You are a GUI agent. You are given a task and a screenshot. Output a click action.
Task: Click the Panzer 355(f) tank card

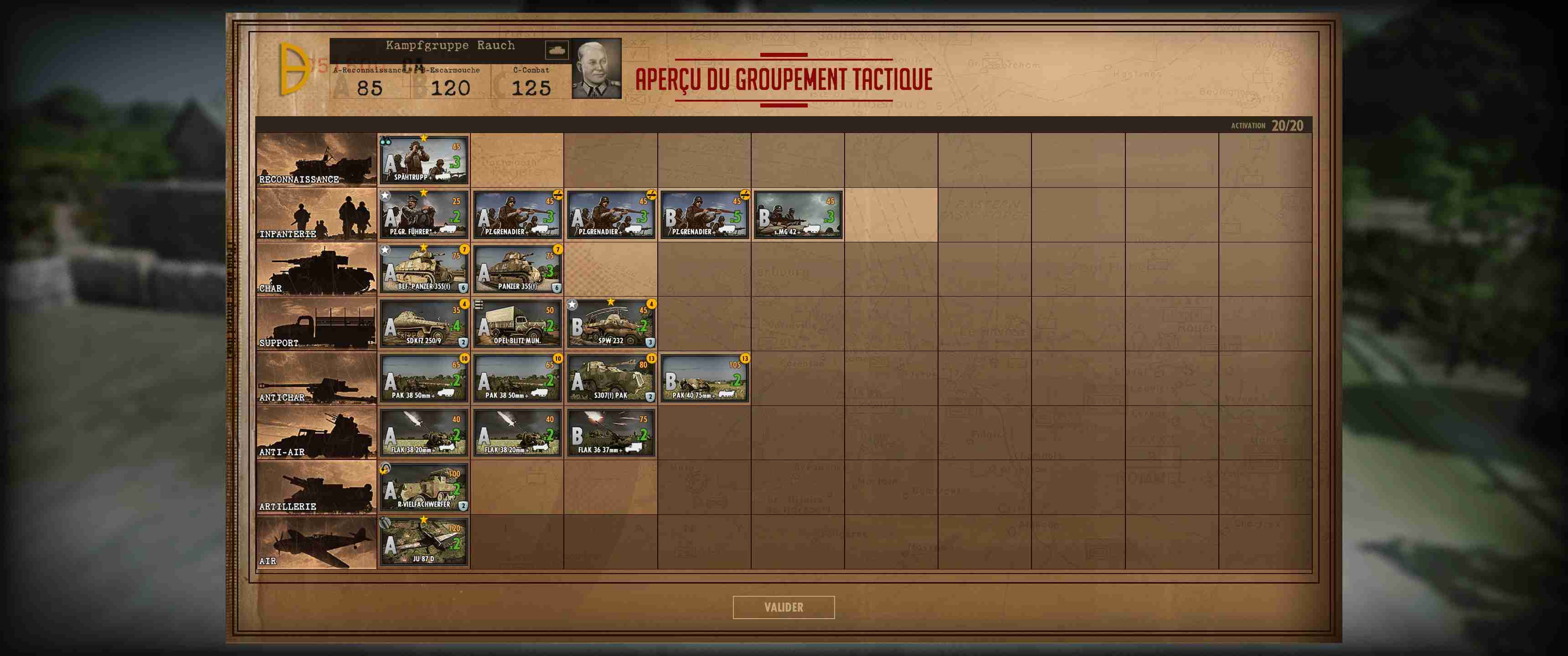(517, 270)
